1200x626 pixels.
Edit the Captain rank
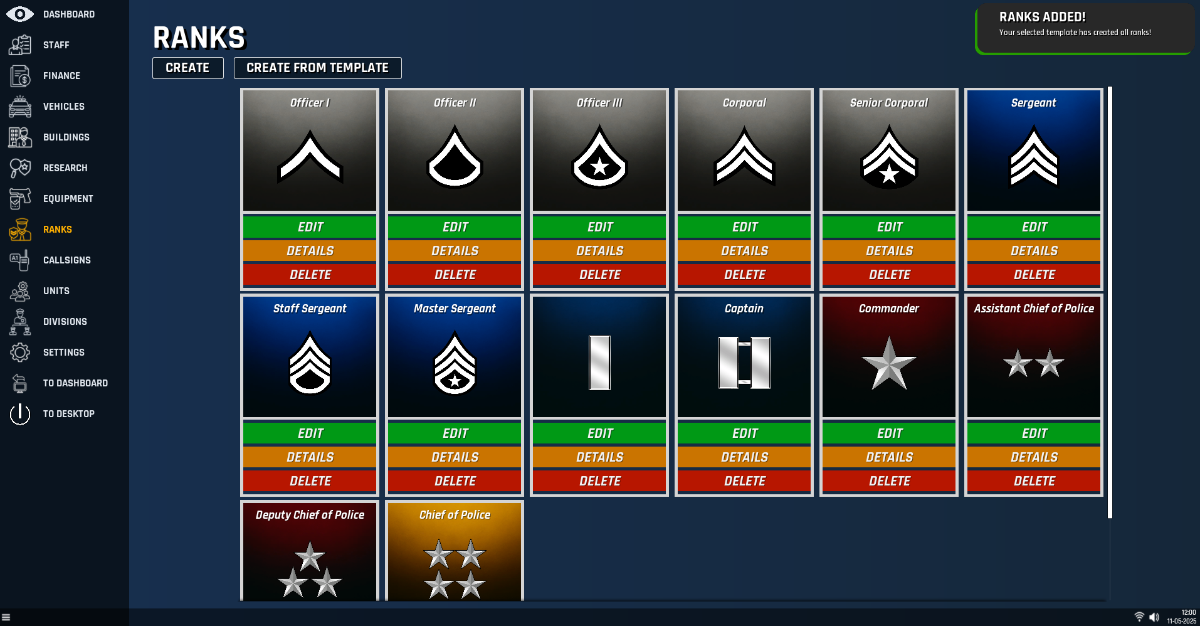pyautogui.click(x=745, y=433)
